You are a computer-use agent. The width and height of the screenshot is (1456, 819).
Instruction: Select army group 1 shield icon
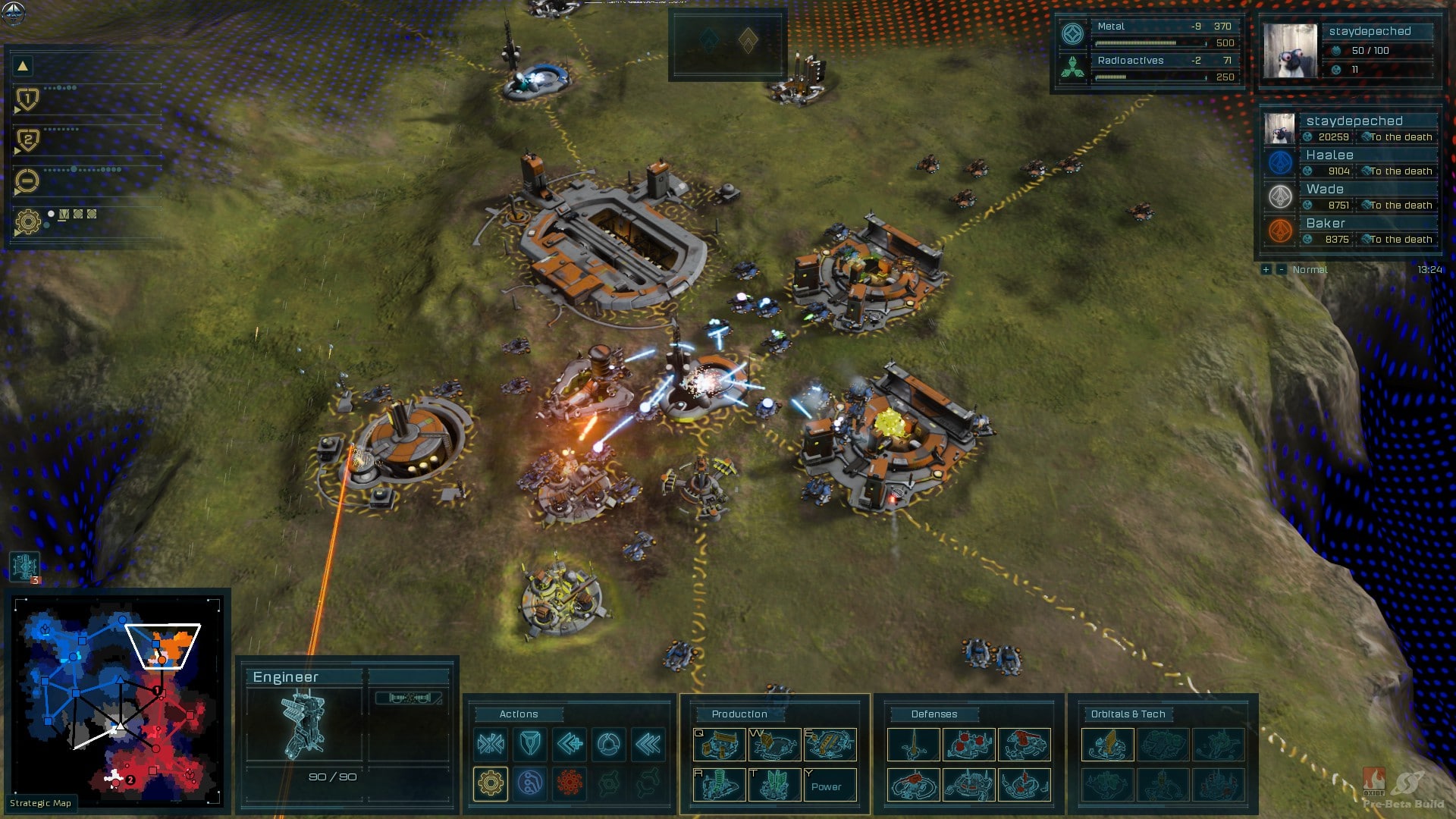[27, 99]
